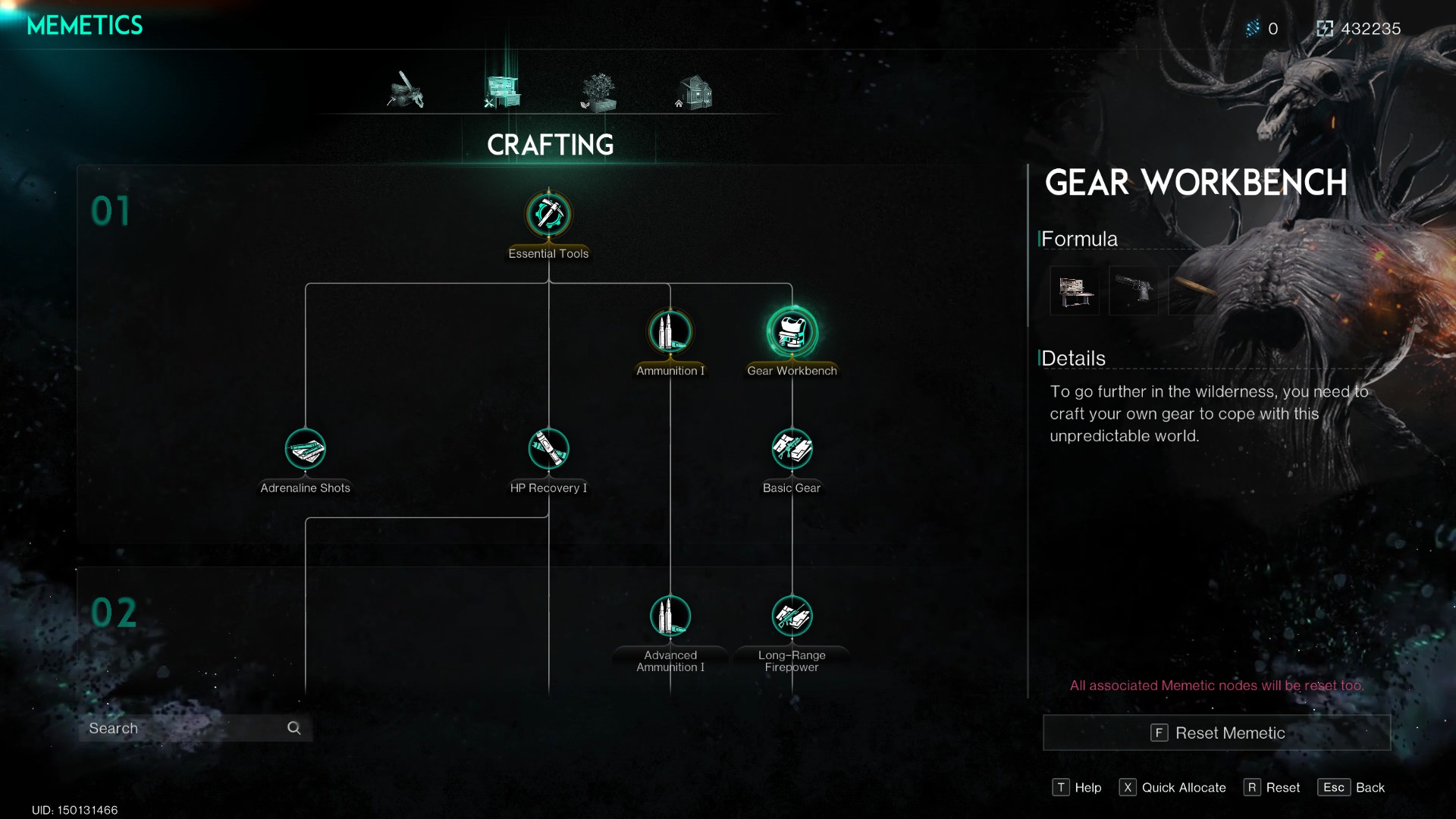The width and height of the screenshot is (1456, 819).
Task: Click the Advanced Ammunition I node
Action: click(670, 616)
